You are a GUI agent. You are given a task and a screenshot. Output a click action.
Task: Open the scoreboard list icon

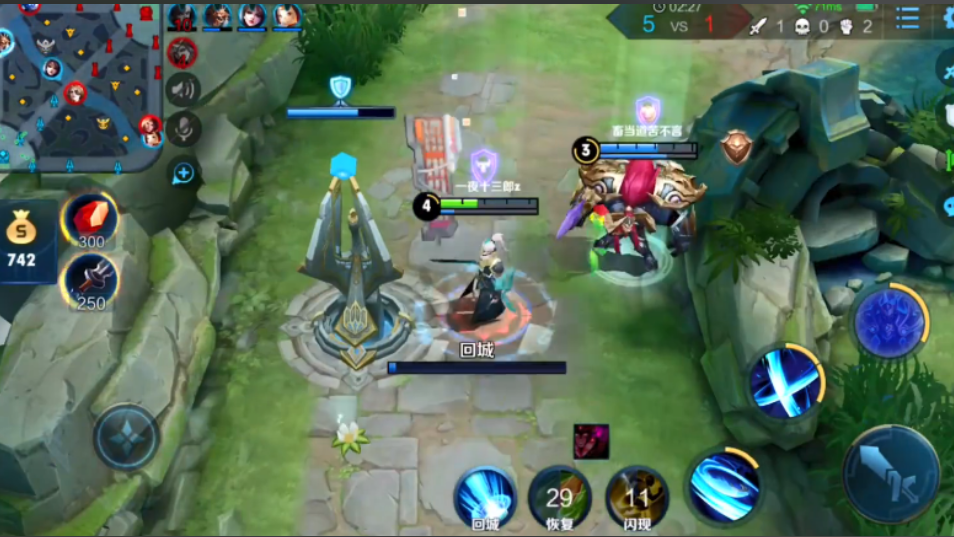click(x=907, y=19)
